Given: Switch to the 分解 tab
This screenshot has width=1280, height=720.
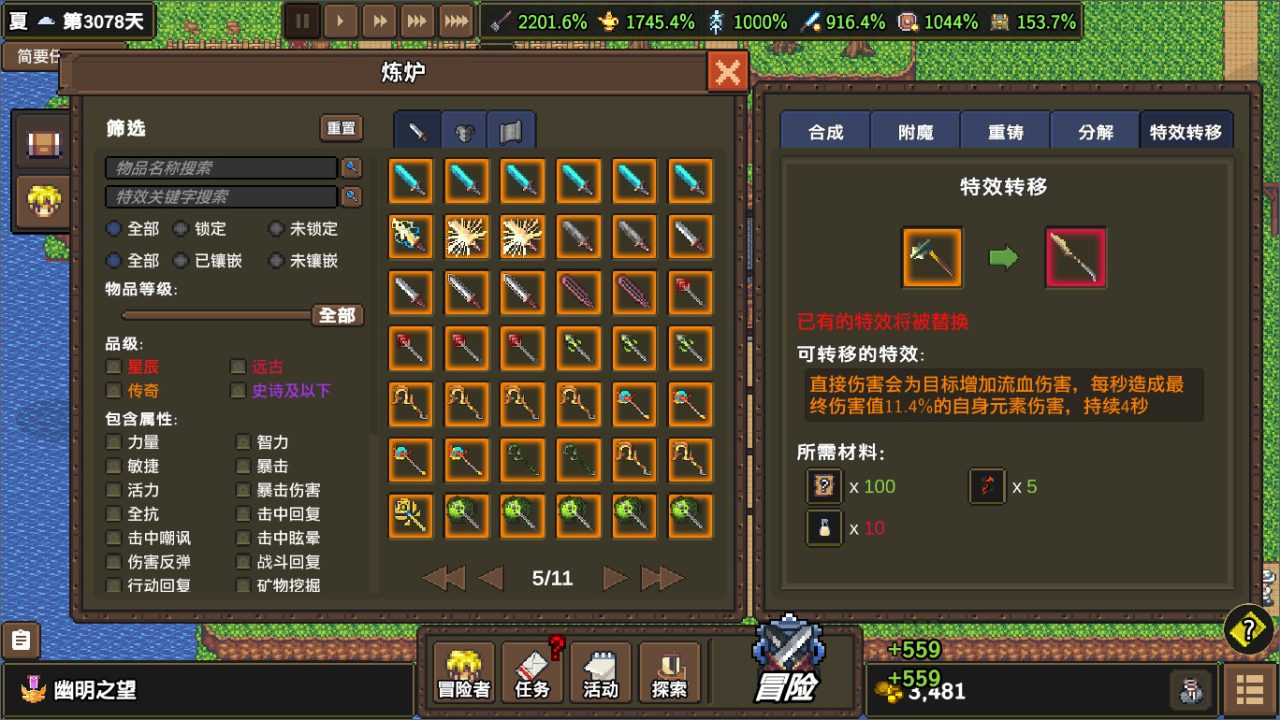Looking at the screenshot, I should [x=1094, y=129].
